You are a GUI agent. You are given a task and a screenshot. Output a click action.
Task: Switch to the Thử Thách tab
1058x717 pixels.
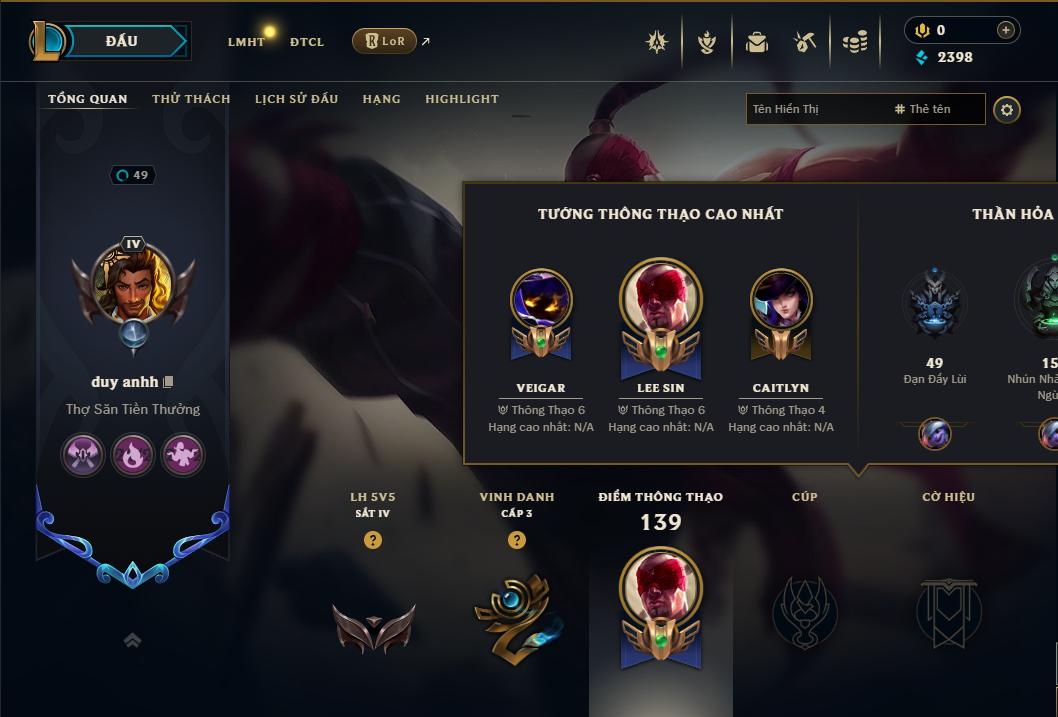(191, 99)
